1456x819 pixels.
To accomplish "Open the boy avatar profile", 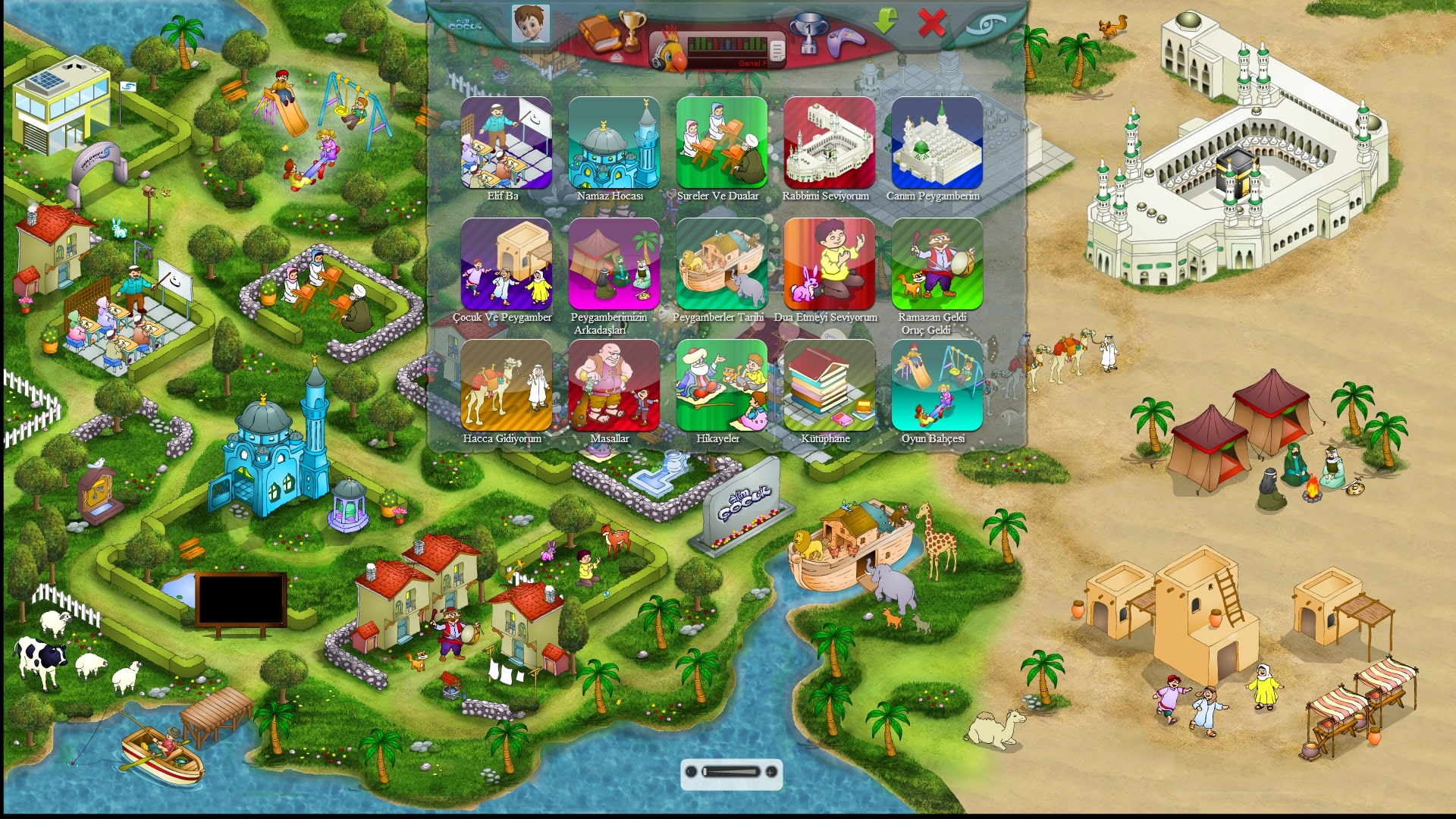I will [x=530, y=24].
